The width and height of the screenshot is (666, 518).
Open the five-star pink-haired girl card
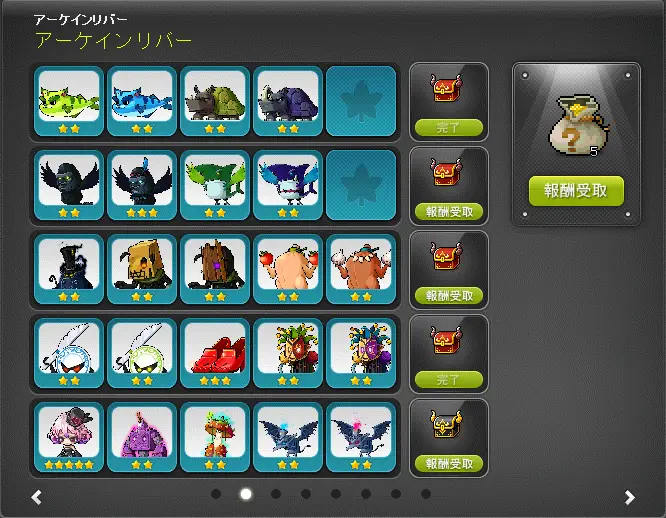69,437
